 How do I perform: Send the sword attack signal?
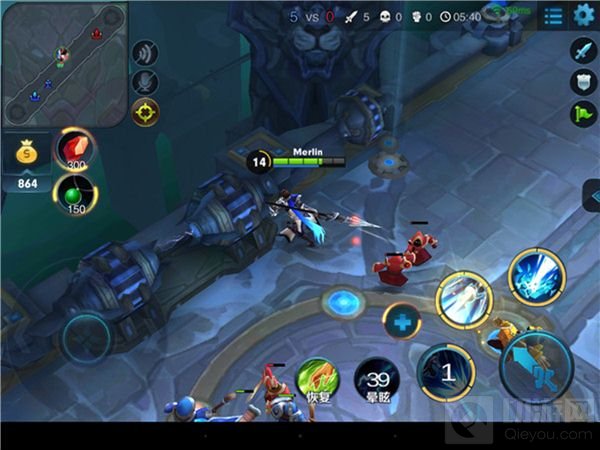pyautogui.click(x=583, y=50)
